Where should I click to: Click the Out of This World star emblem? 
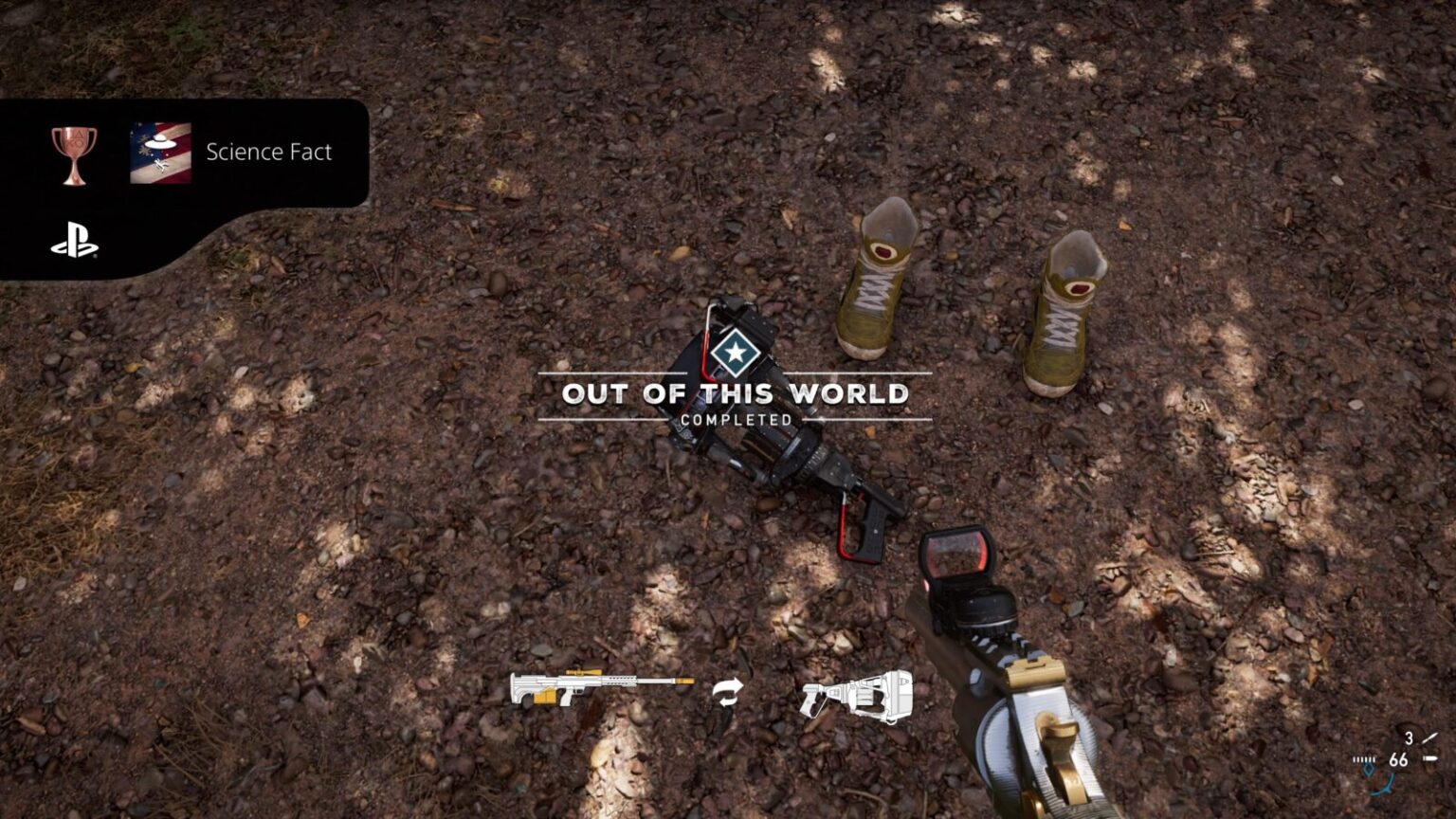click(x=733, y=354)
